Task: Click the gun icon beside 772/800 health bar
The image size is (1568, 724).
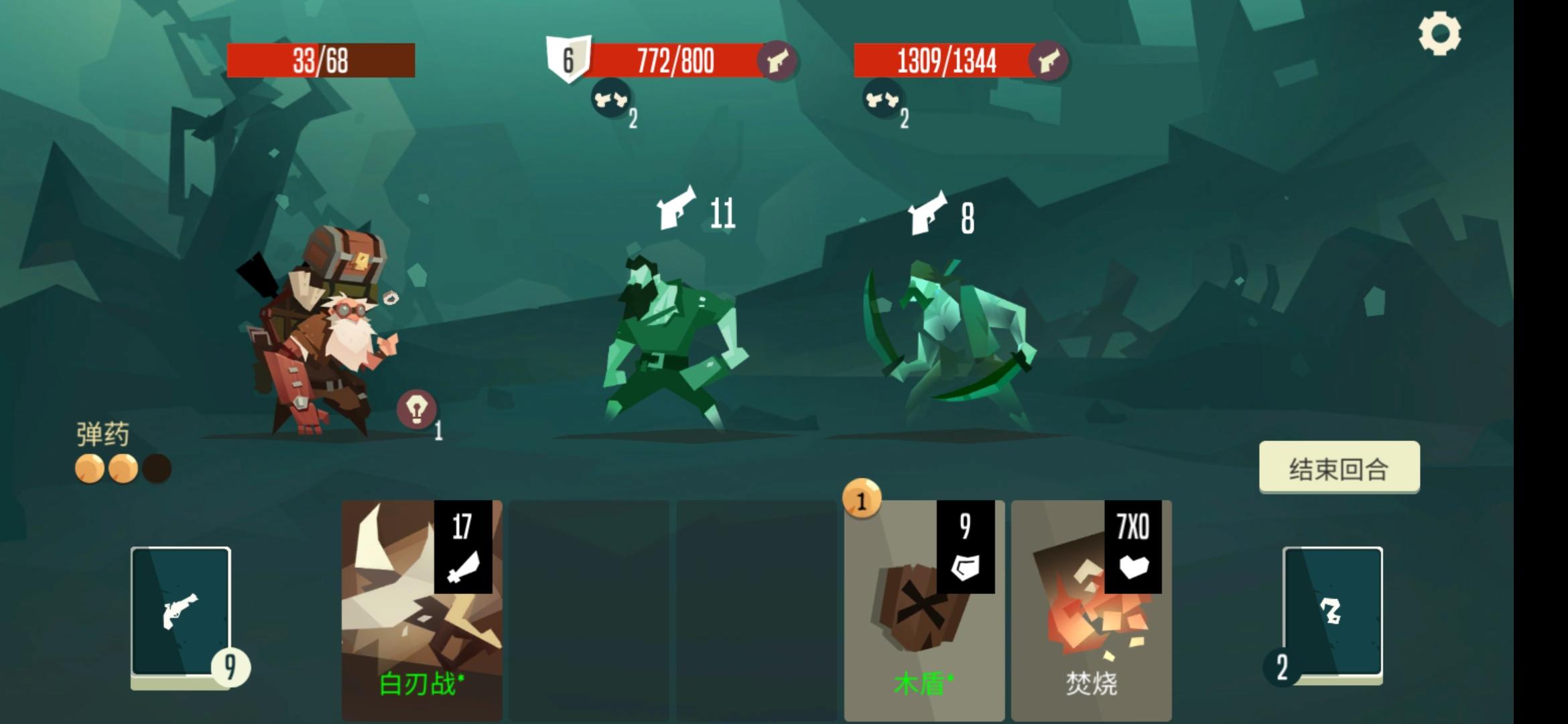Action: (780, 60)
